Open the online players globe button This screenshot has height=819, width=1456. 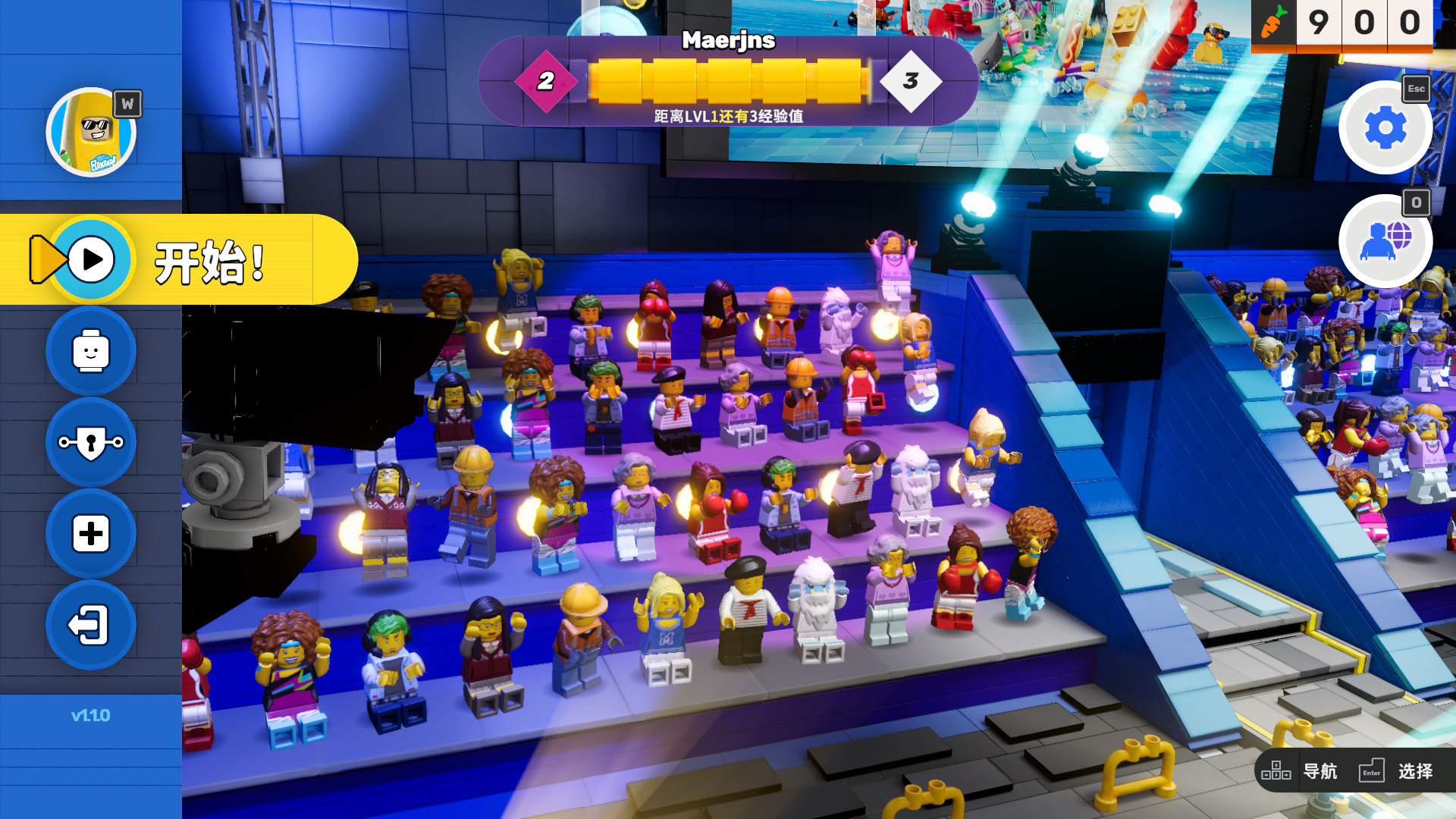tap(1385, 241)
